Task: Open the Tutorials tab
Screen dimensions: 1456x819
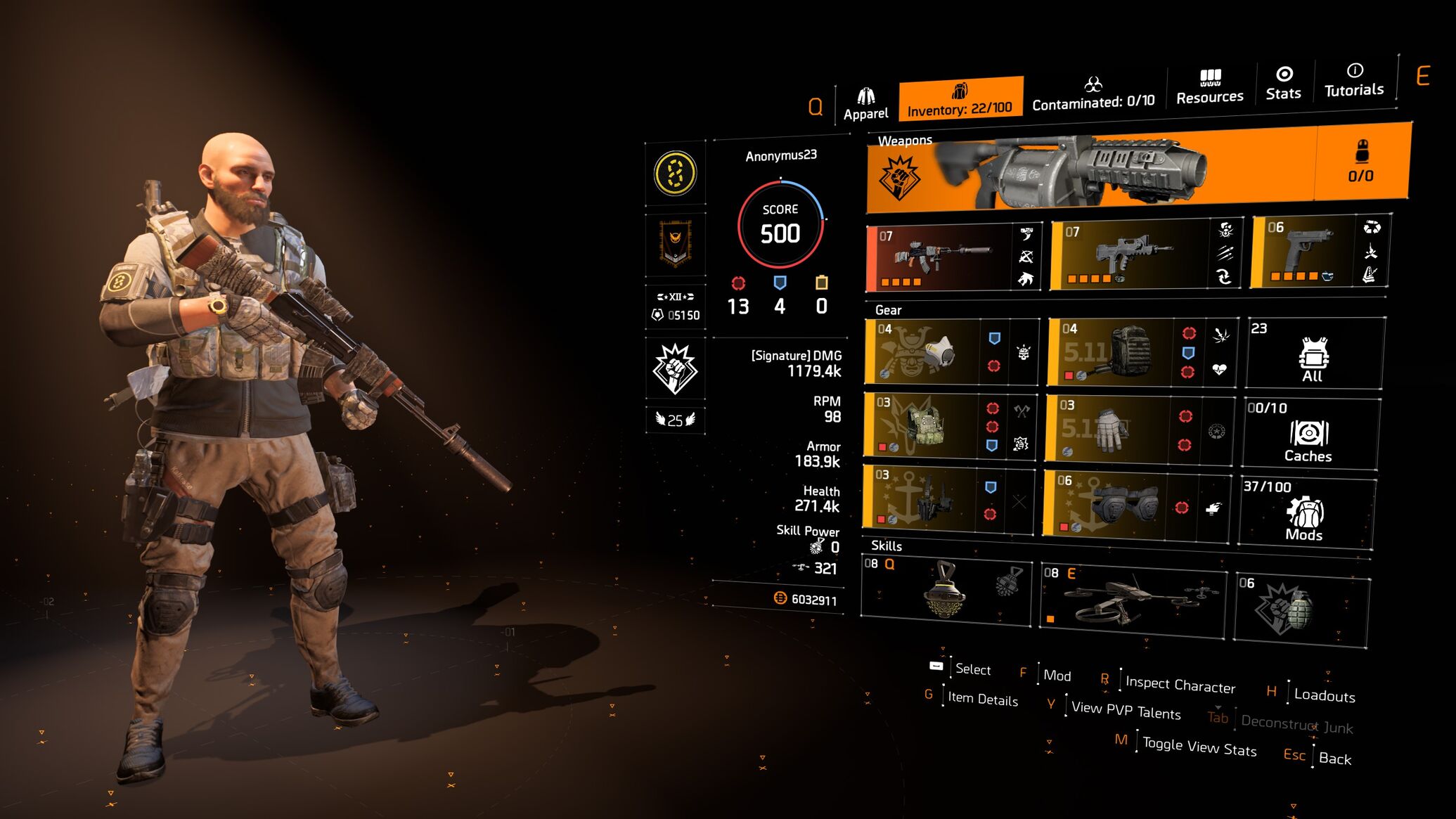Action: pos(1354,81)
